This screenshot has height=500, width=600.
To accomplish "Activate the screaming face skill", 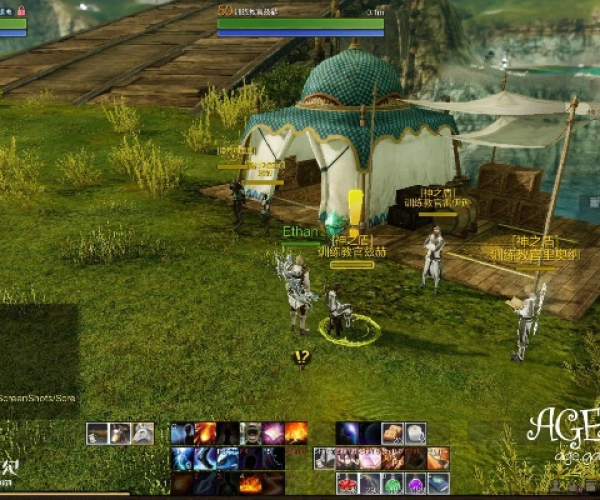I will (x=250, y=433).
